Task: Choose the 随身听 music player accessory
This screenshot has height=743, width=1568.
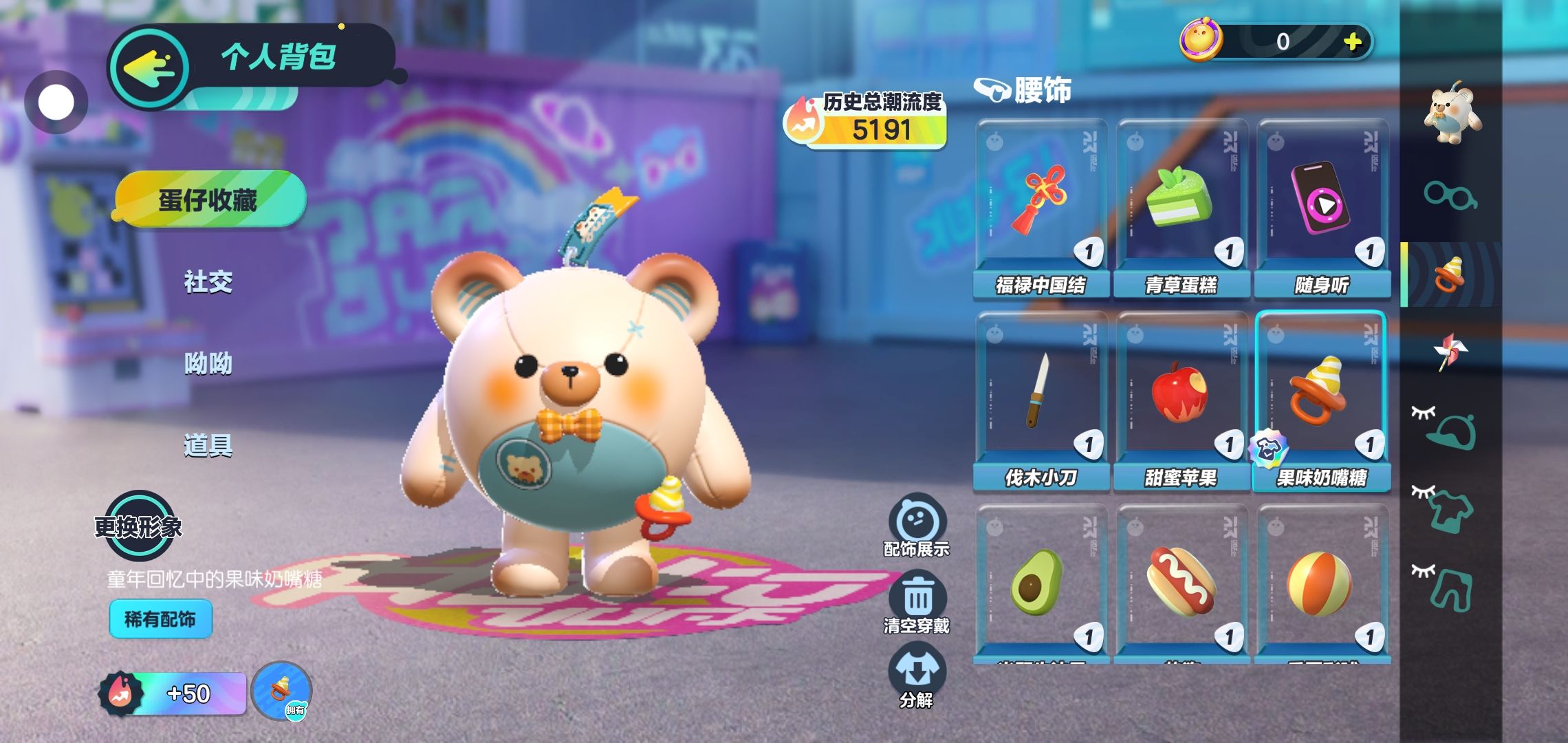Action: click(1322, 206)
